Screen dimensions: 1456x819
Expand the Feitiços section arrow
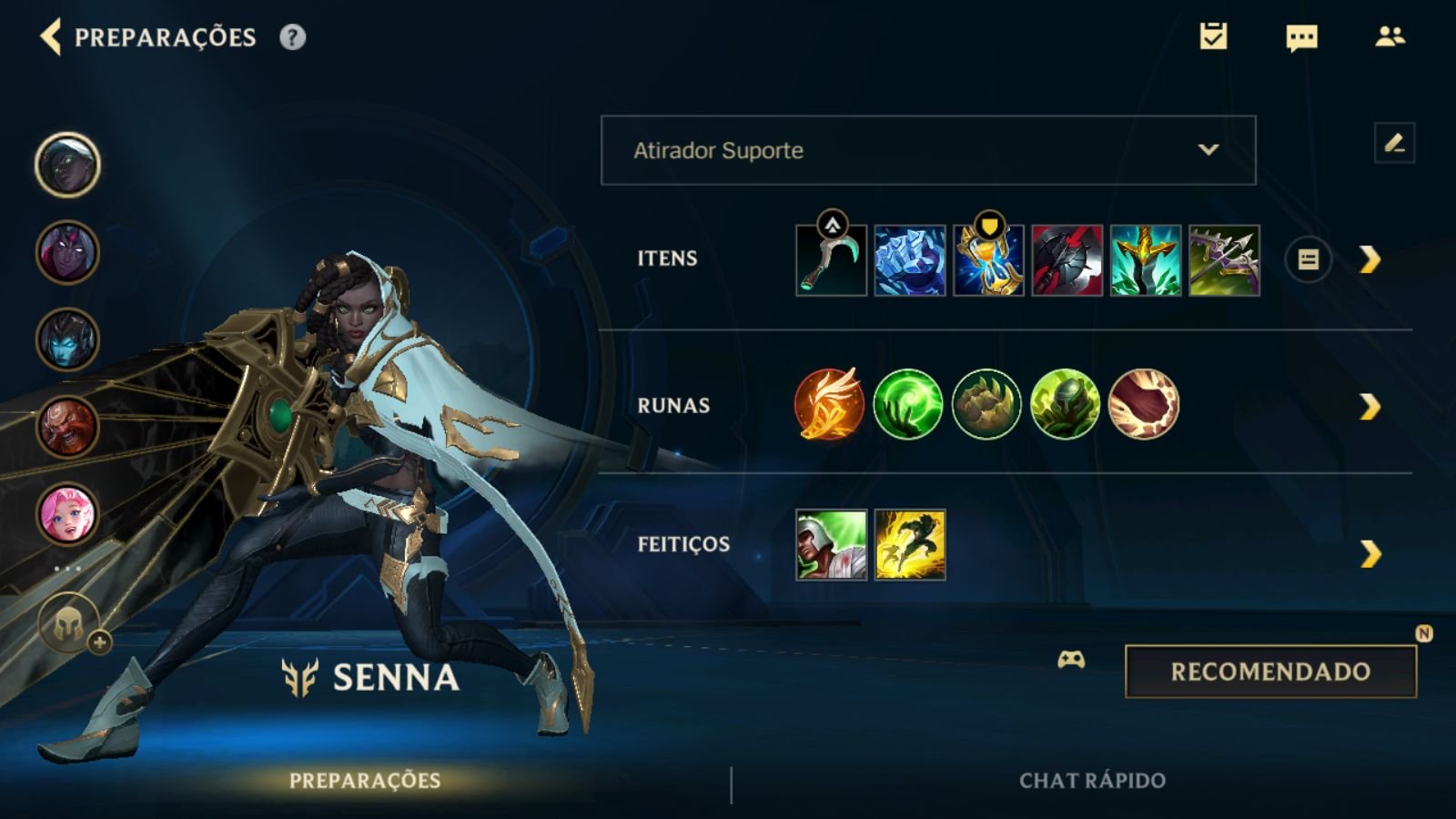(x=1370, y=553)
